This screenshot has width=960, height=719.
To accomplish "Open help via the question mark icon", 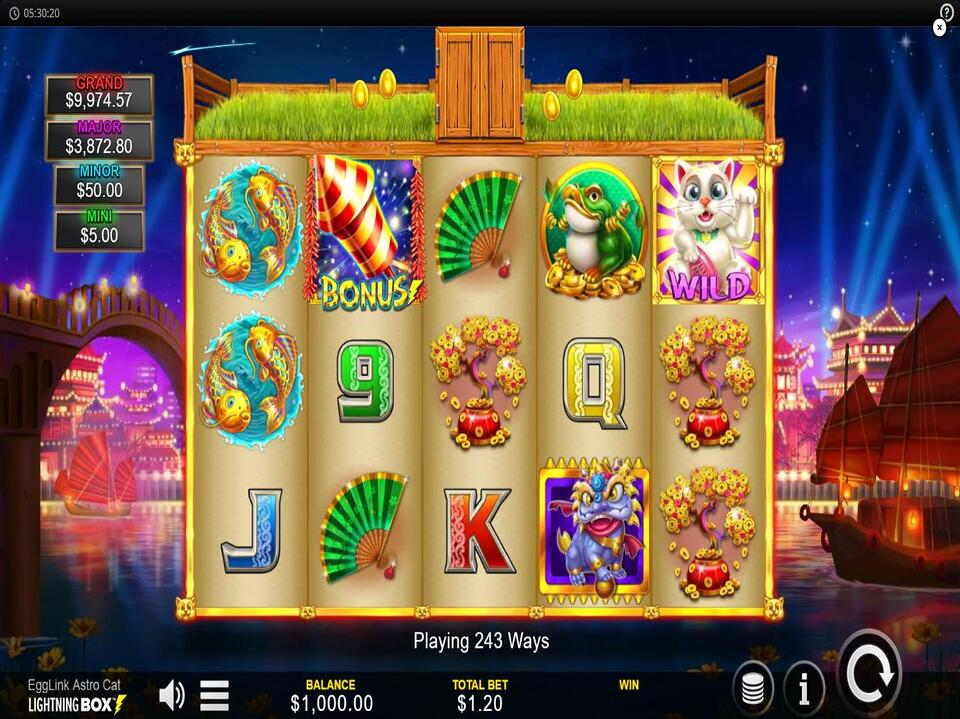I will 947,11.
